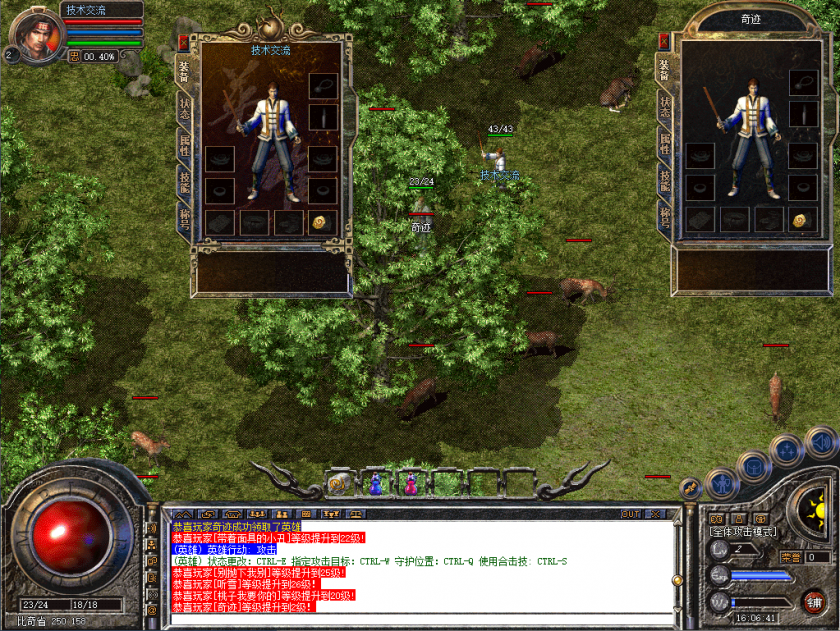Screen dimensions: 840x631
Task: Show 技能 tab in 技术交流 panel
Action: [x=184, y=182]
